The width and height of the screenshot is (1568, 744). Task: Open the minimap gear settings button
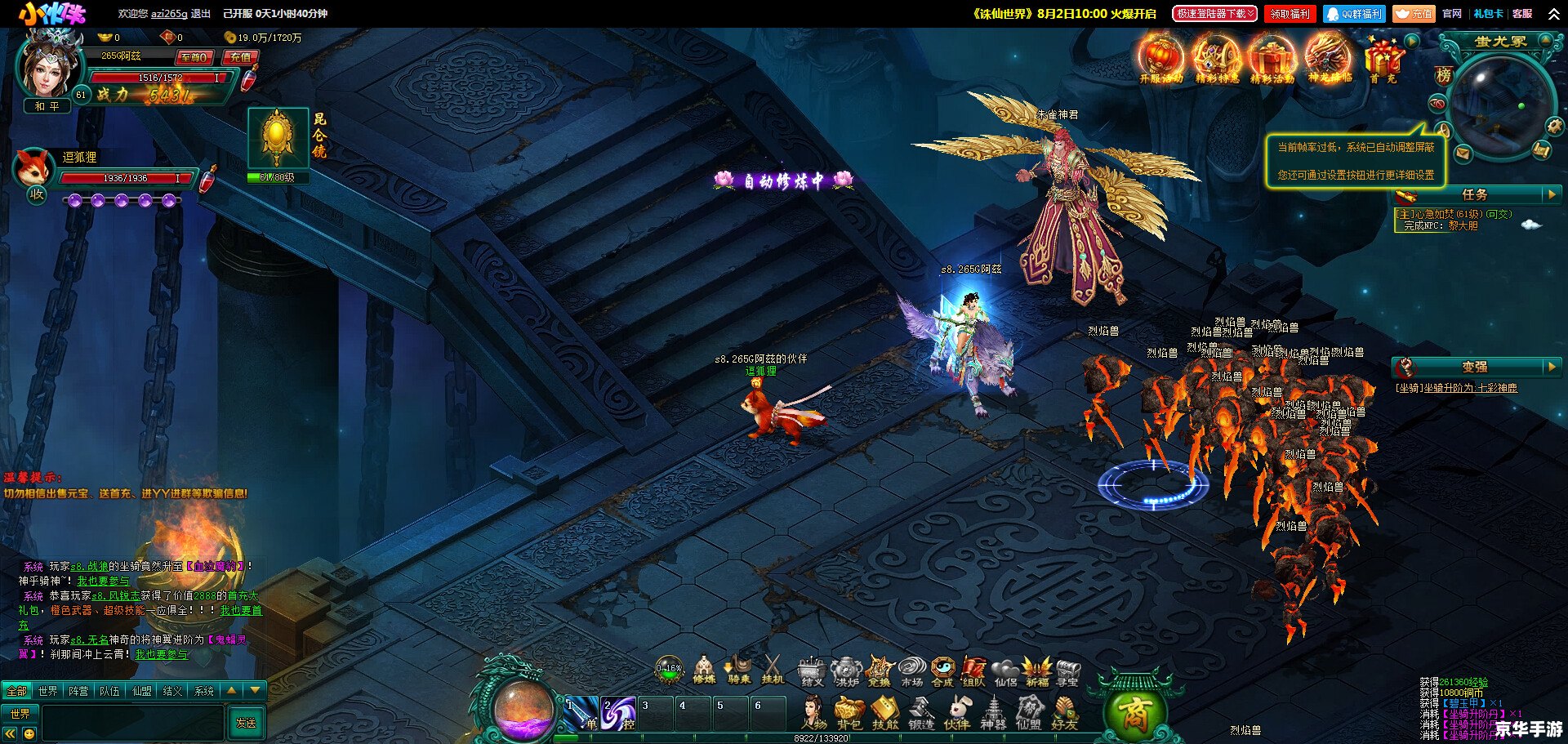(x=1553, y=127)
